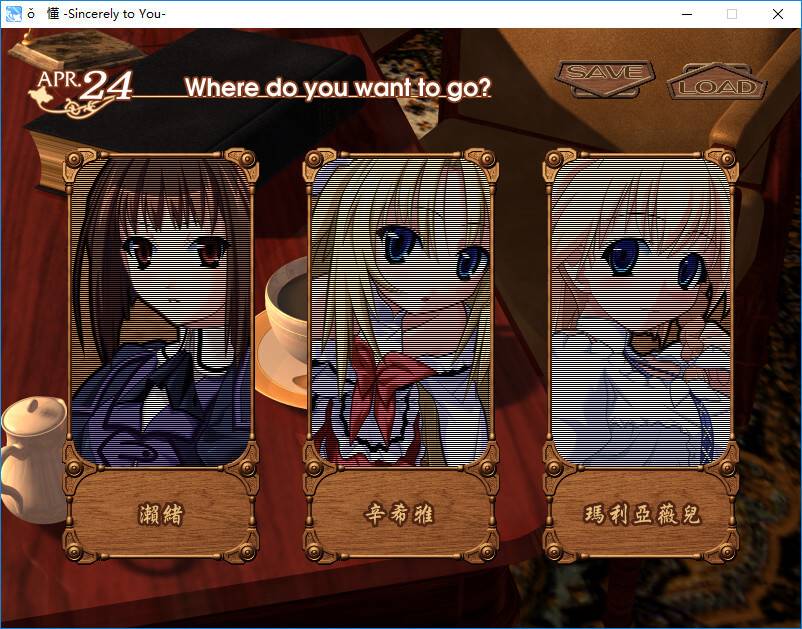Select the 辛希雅 name plate
The image size is (802, 629).
click(x=400, y=515)
